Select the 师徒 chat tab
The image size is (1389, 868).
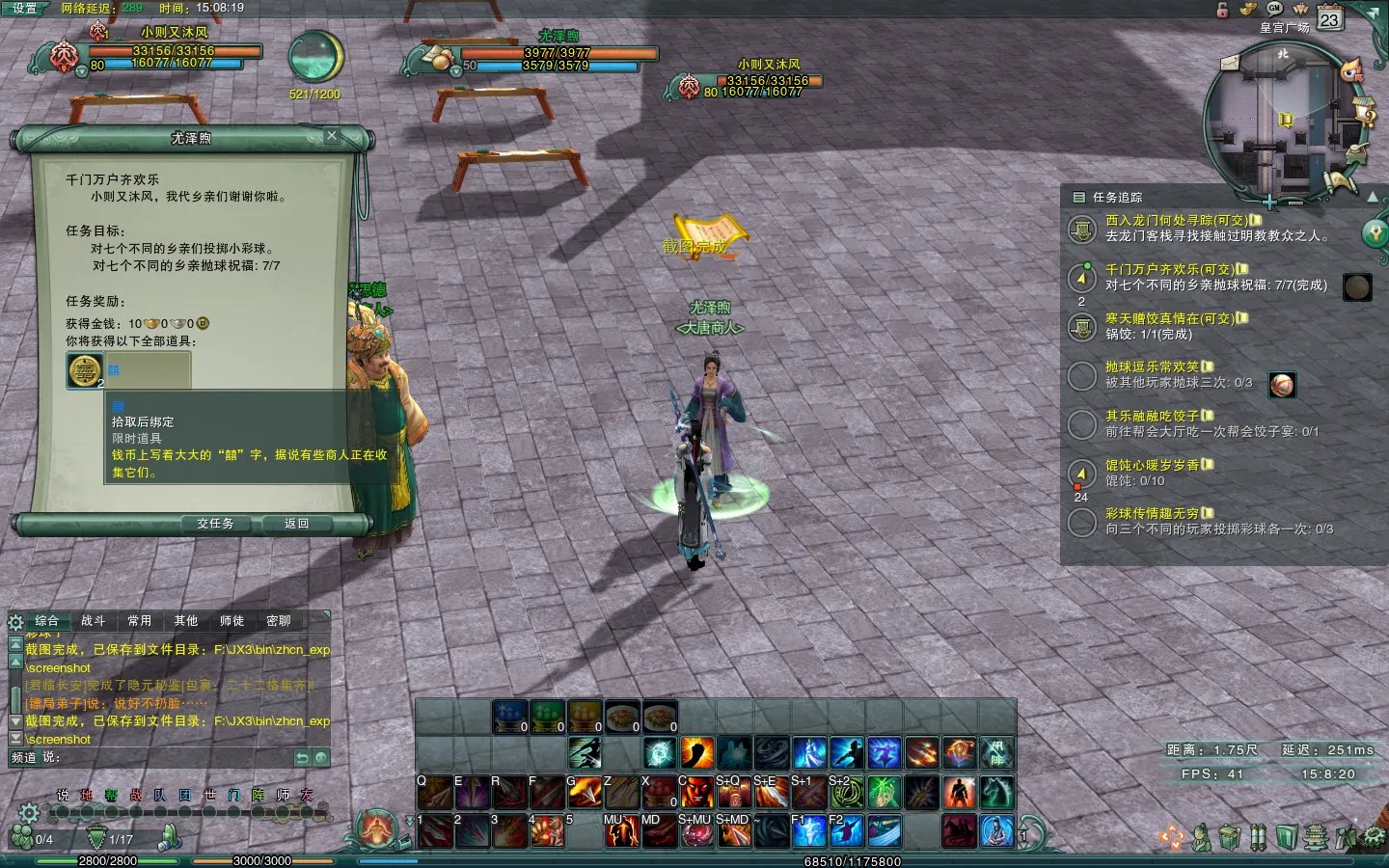tap(232, 621)
